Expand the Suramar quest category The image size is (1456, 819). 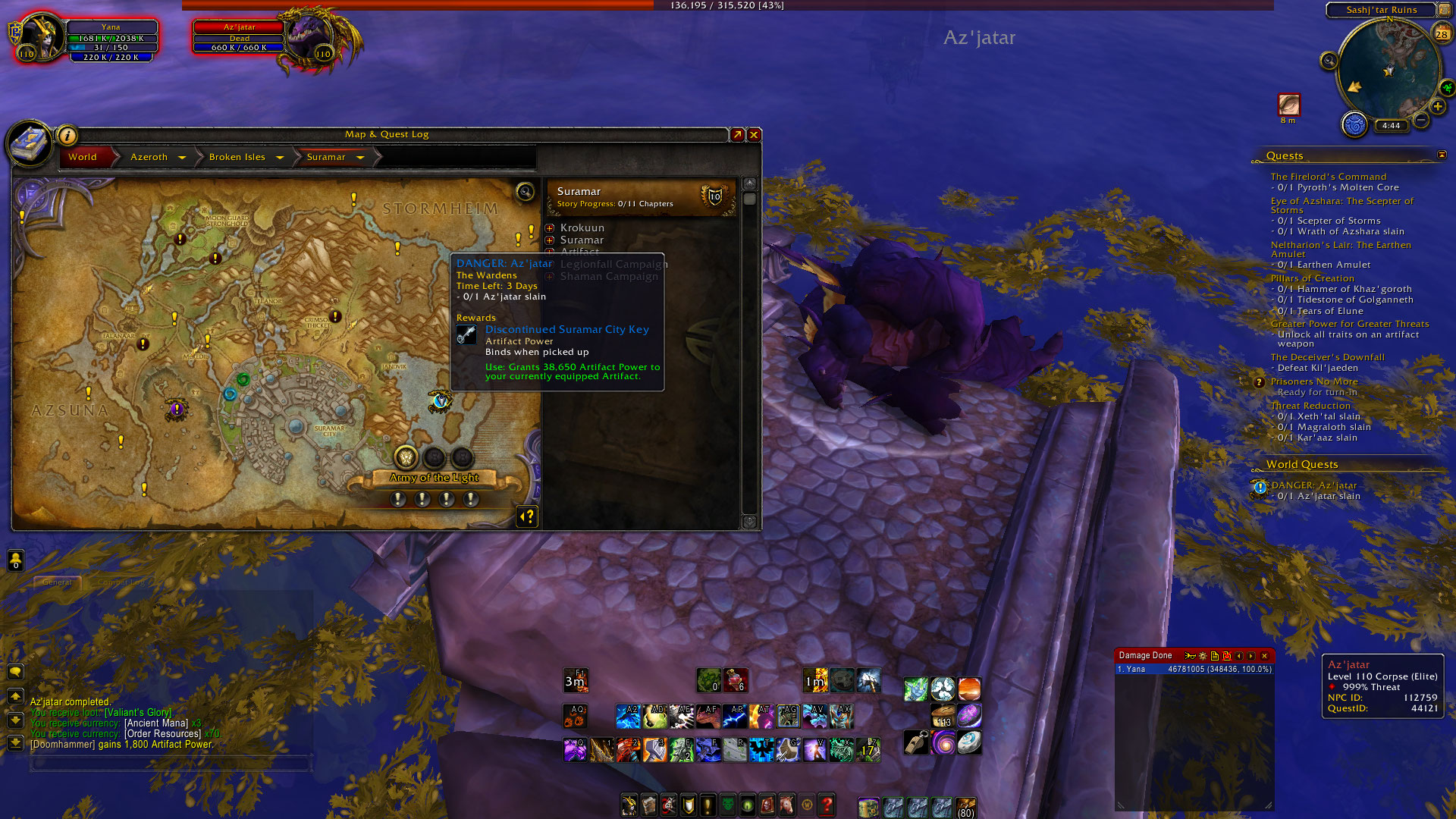coord(550,240)
